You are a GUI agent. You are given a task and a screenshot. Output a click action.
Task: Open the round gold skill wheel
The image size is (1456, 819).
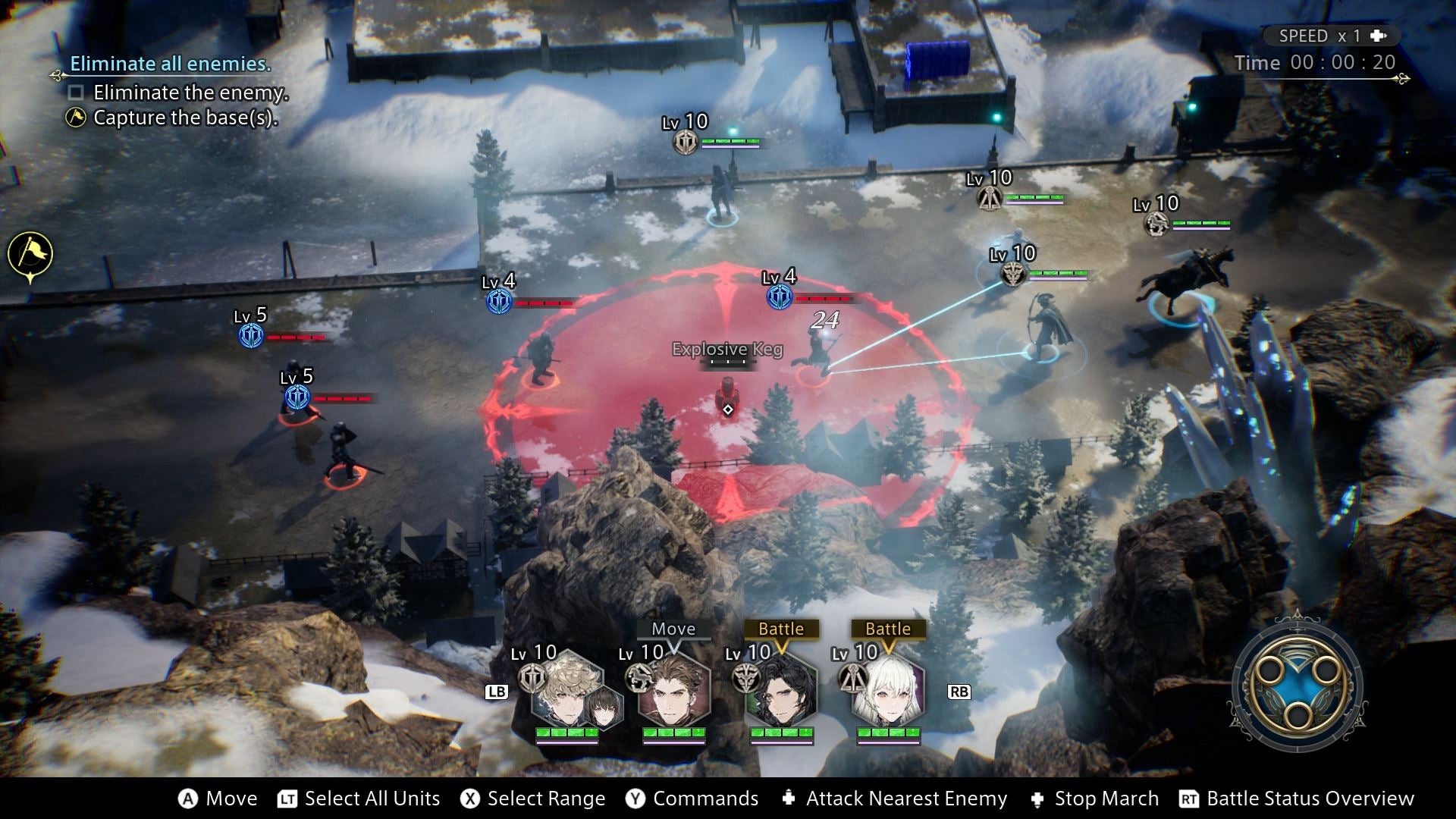pyautogui.click(x=1298, y=689)
